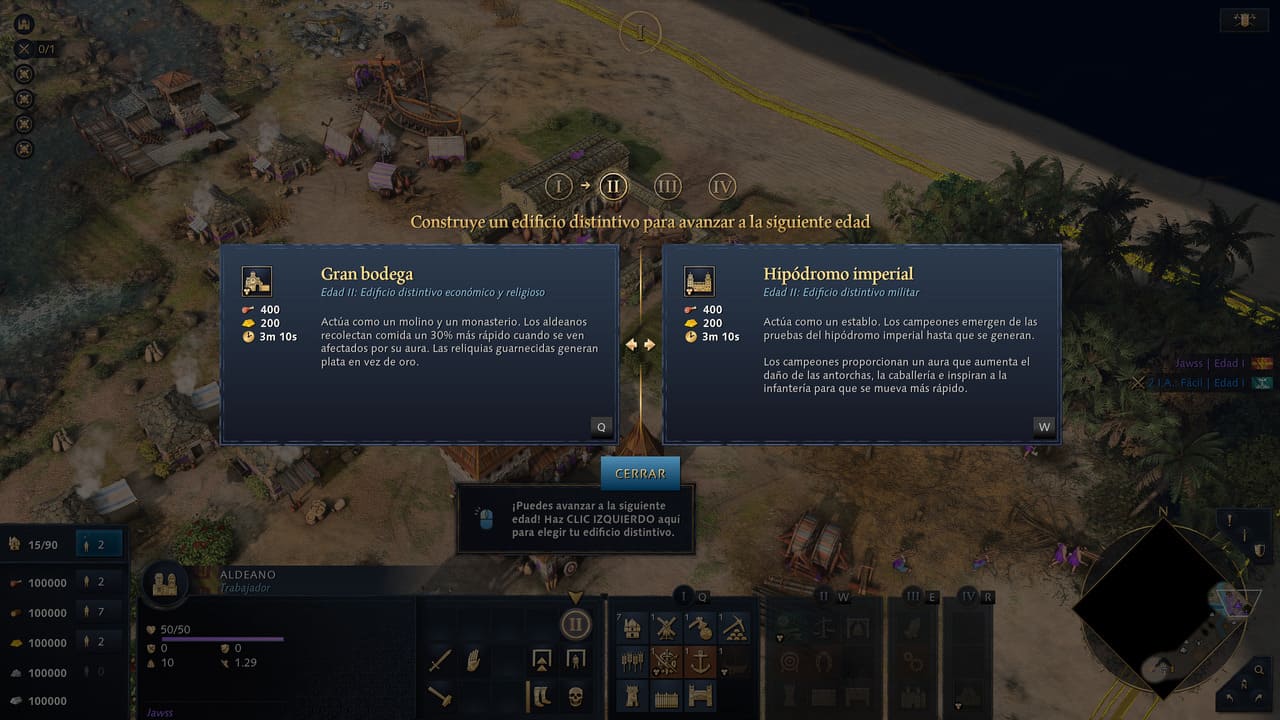Open the top-left town center icon
The height and width of the screenshot is (720, 1280).
click(25, 23)
